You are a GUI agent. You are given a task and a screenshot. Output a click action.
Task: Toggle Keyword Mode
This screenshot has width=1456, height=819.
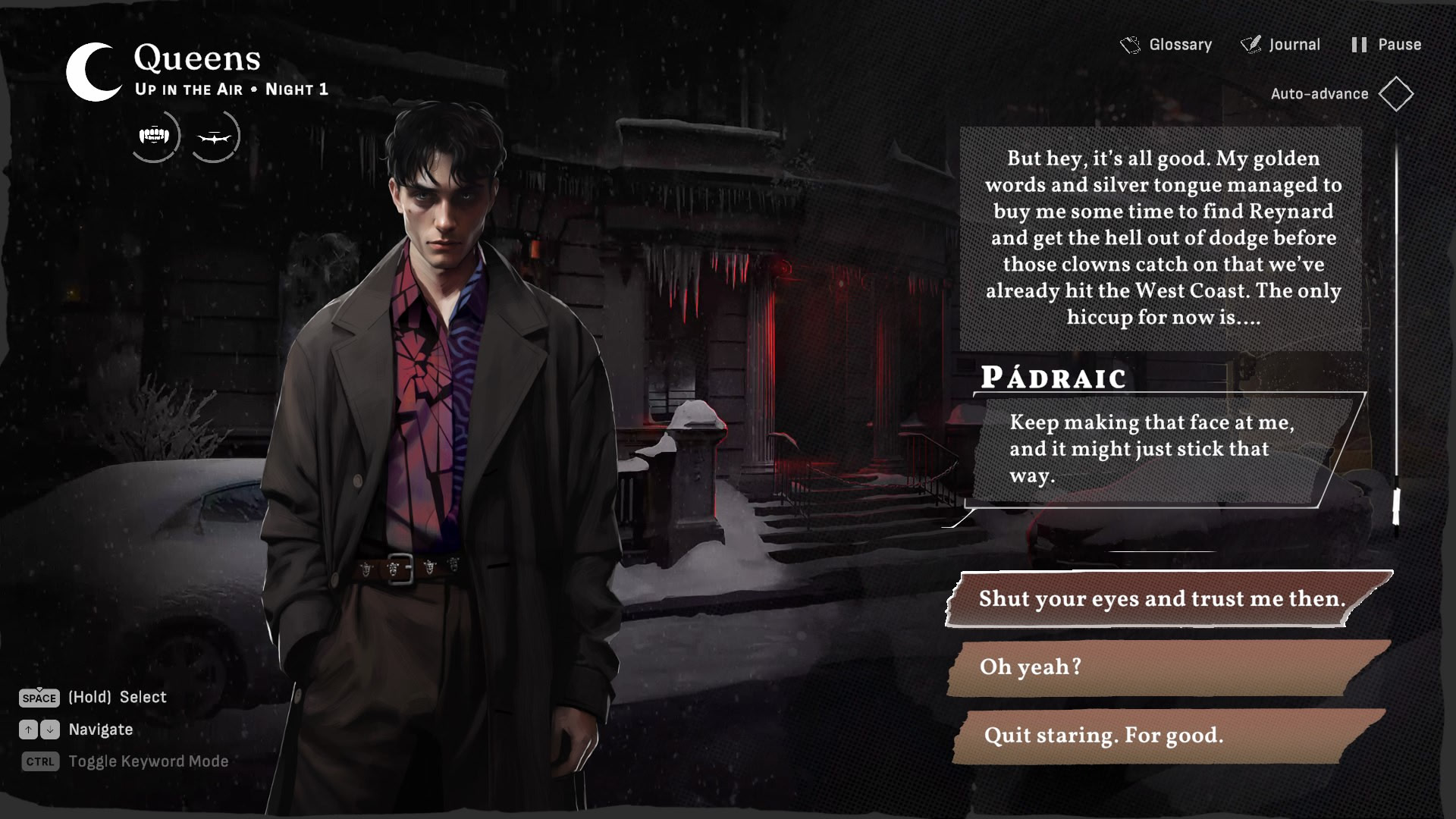click(149, 761)
